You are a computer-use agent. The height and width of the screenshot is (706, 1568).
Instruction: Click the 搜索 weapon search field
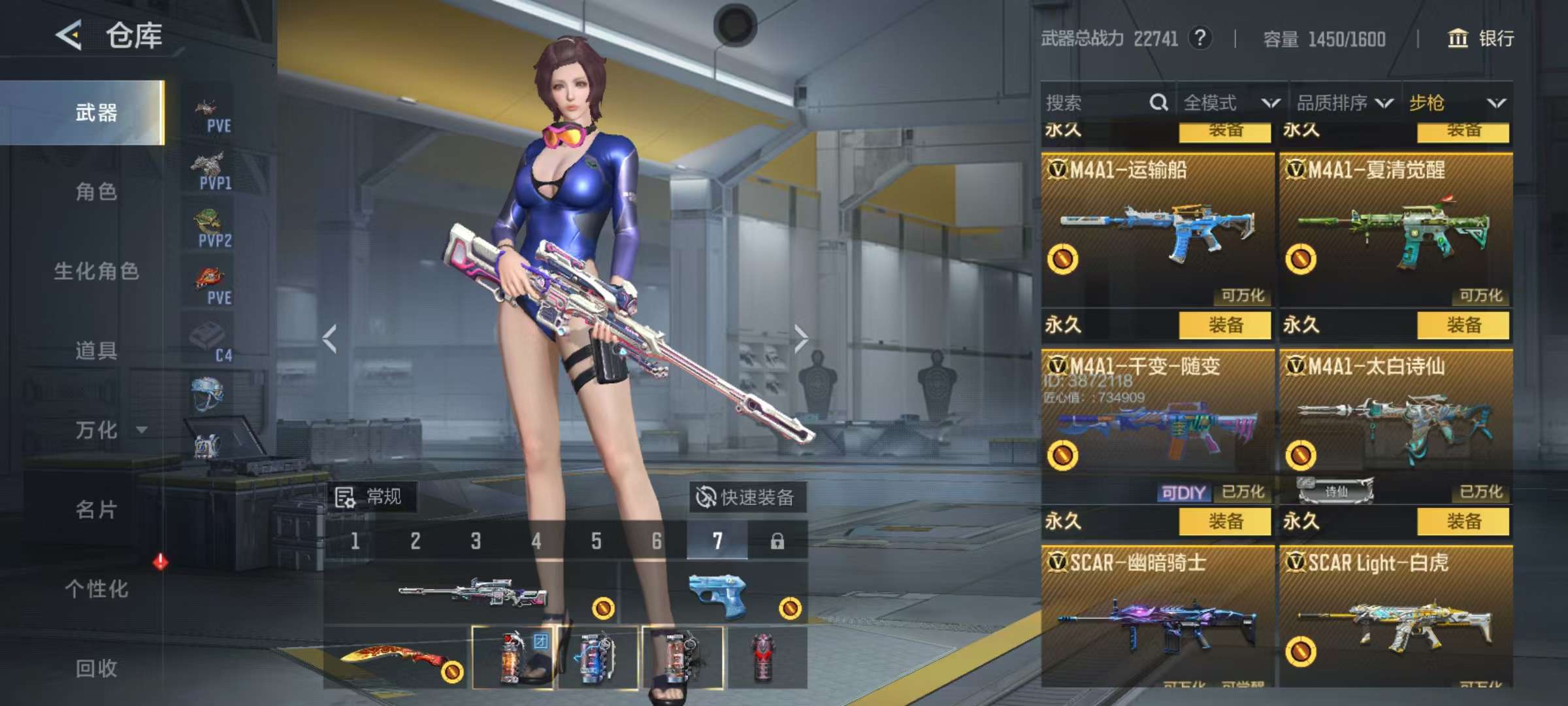coord(1098,103)
